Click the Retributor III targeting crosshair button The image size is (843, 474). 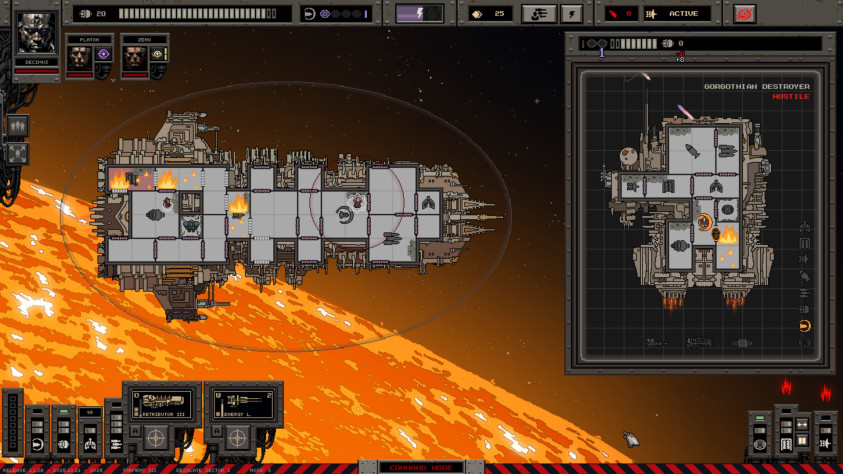[155, 438]
